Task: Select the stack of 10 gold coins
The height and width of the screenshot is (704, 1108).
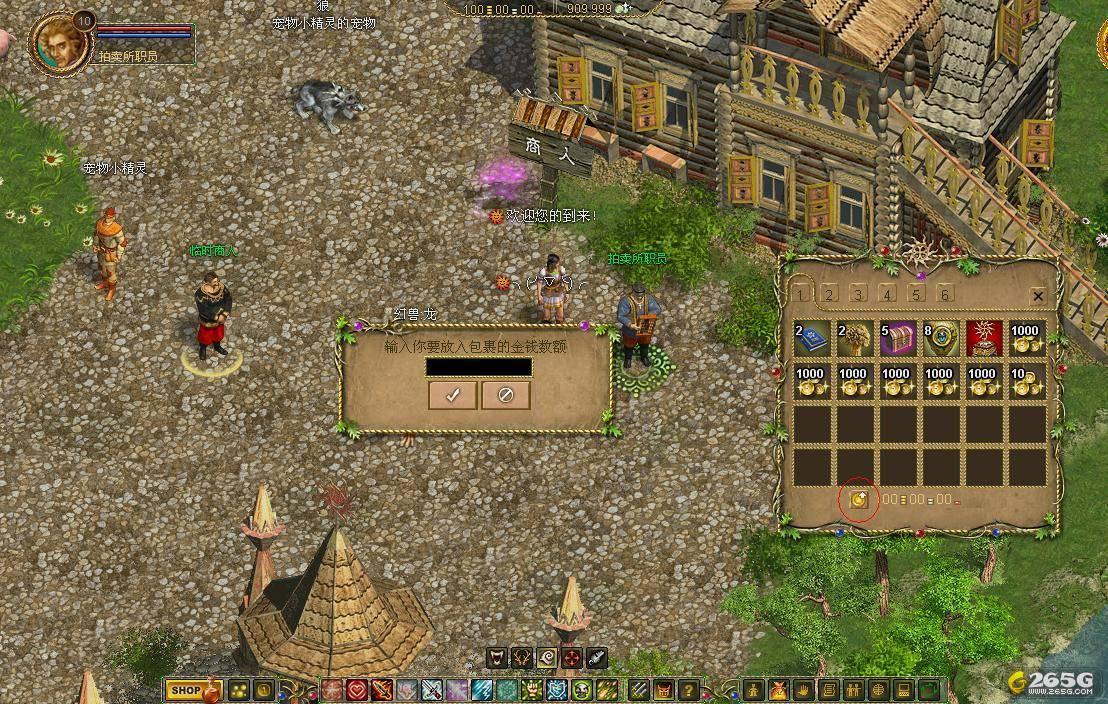Action: click(1027, 382)
